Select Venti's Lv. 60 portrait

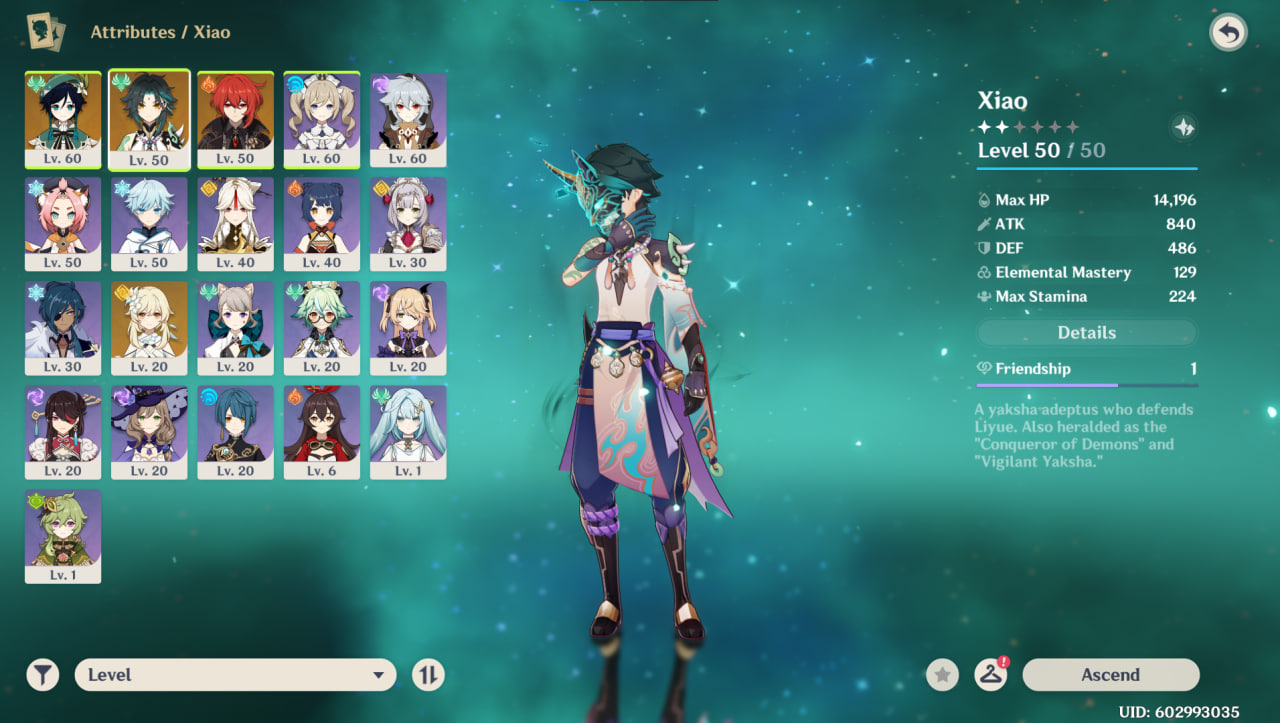pyautogui.click(x=63, y=119)
